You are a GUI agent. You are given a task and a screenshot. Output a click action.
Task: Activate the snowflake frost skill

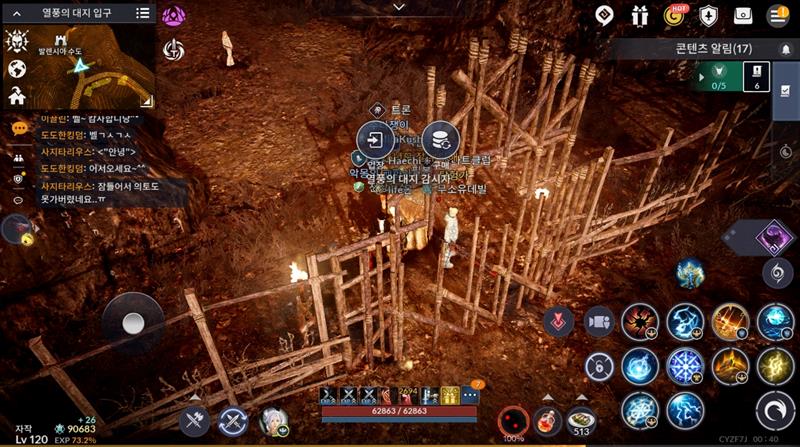pos(685,366)
